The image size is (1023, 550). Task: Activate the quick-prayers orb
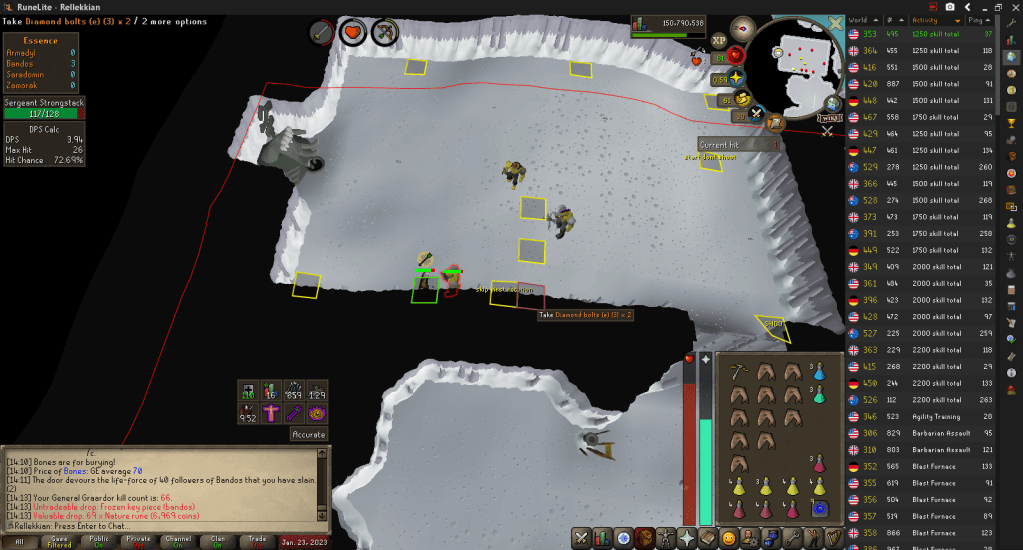pos(738,79)
